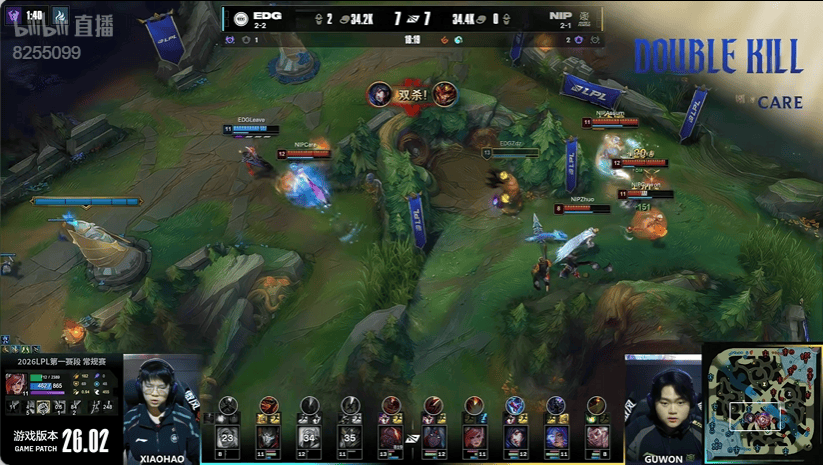The width and height of the screenshot is (823, 465).
Task: Select the dead champion portrait with timer 35
Action: click(349, 437)
